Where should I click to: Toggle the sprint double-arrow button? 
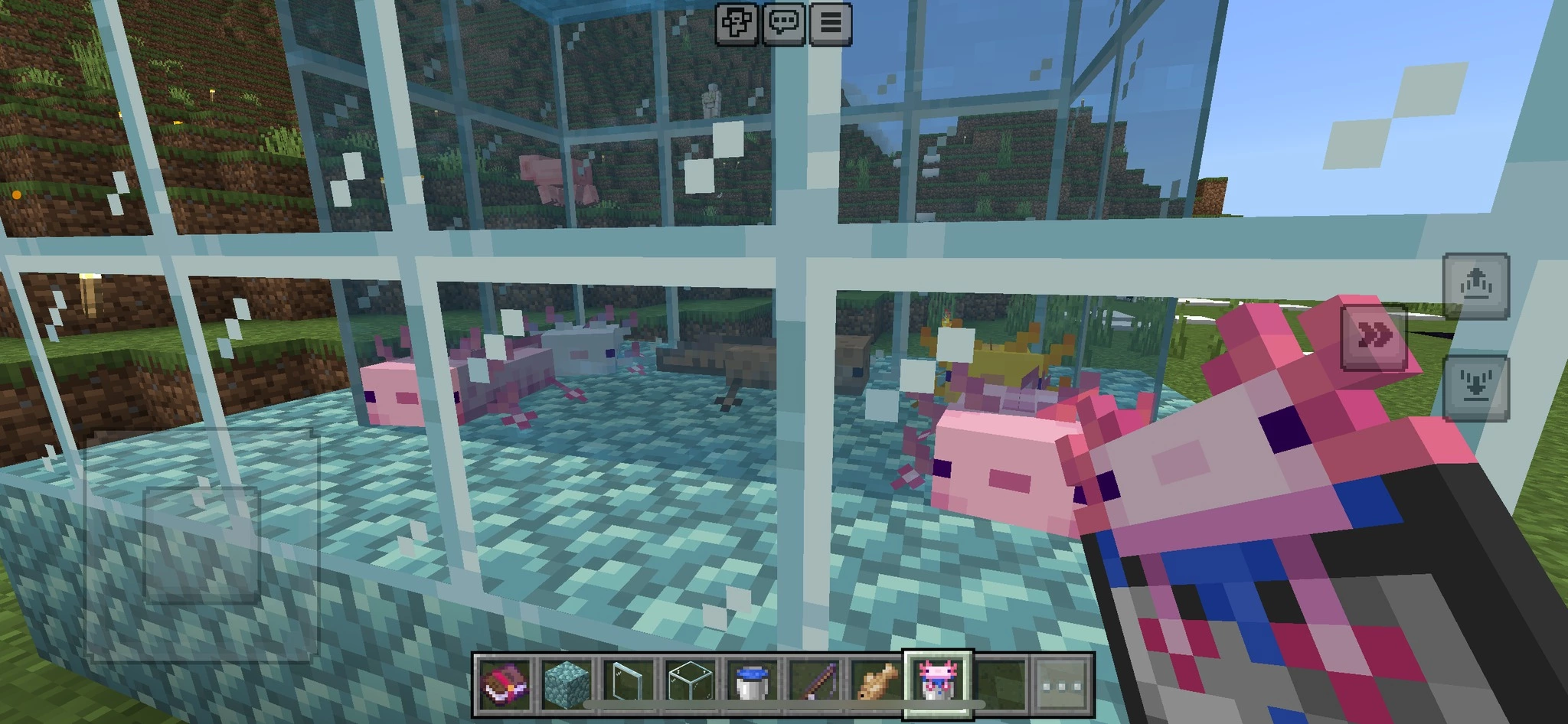coord(1374,336)
